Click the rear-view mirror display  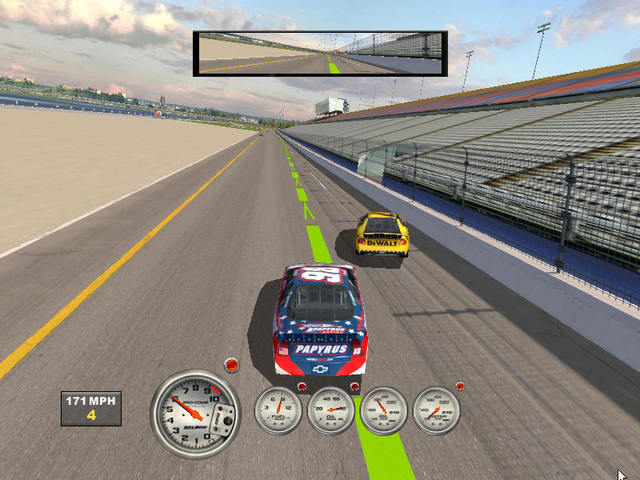[319, 53]
